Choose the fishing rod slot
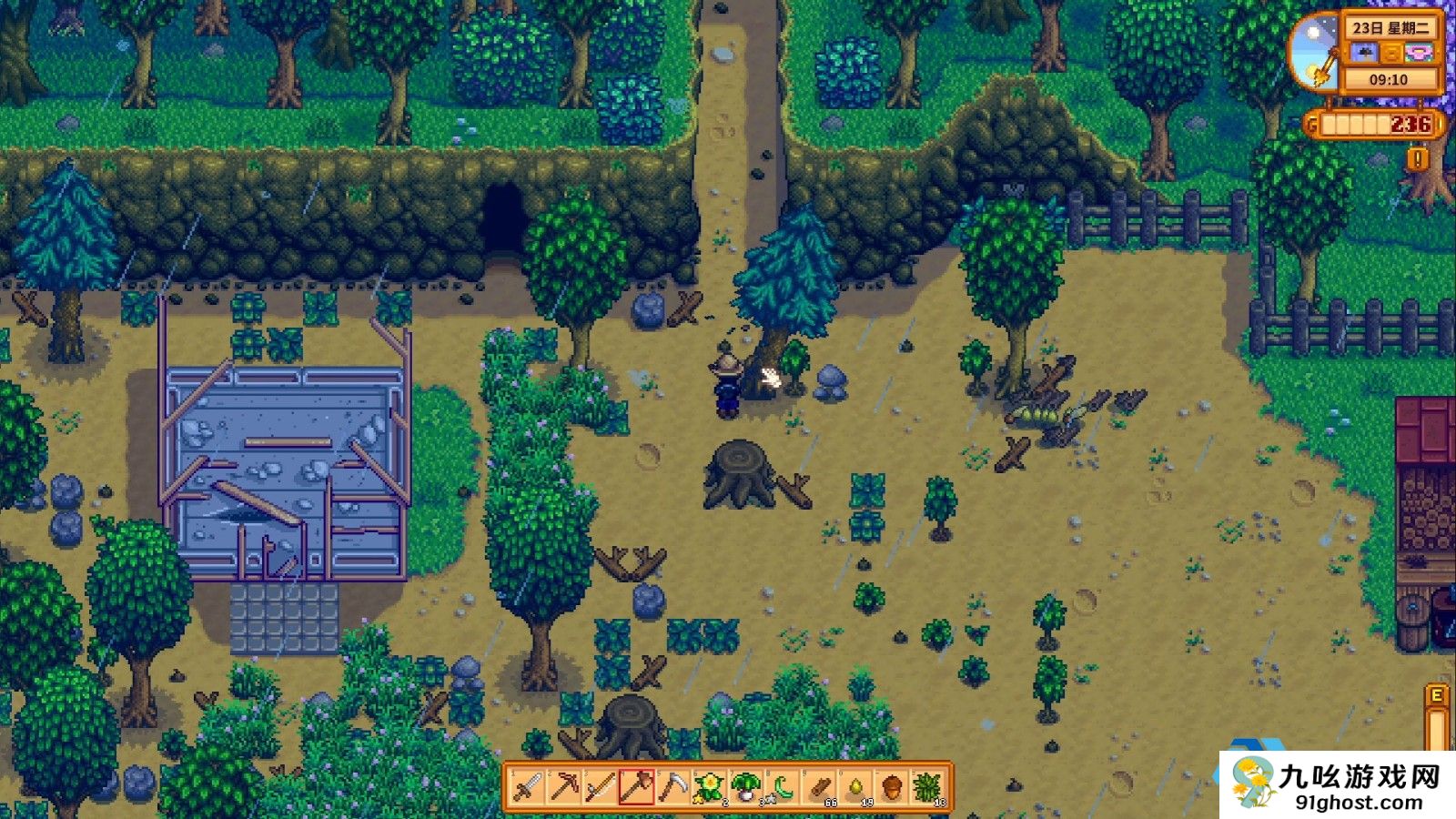Screen dimensions: 1456x819 tap(601, 787)
